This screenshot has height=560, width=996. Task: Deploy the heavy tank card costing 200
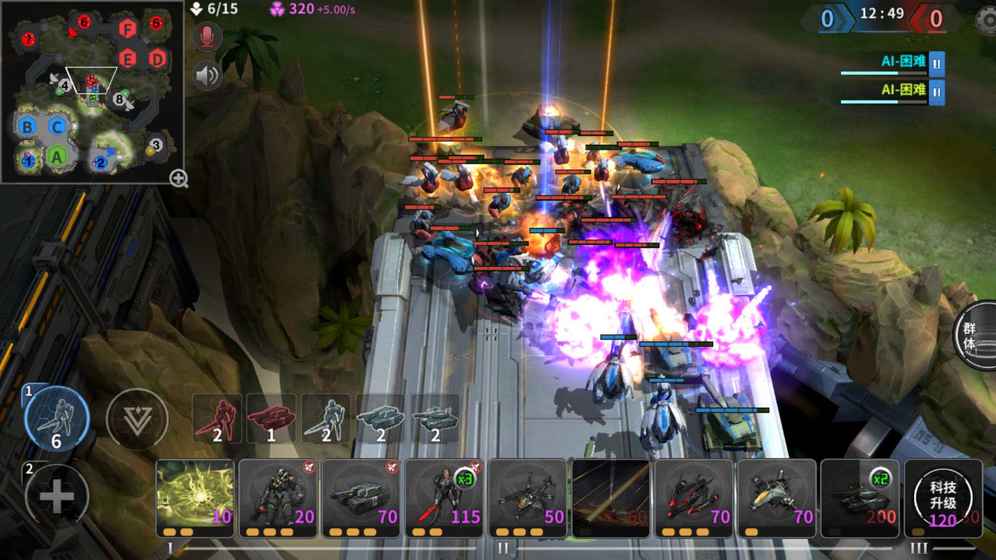tap(858, 498)
